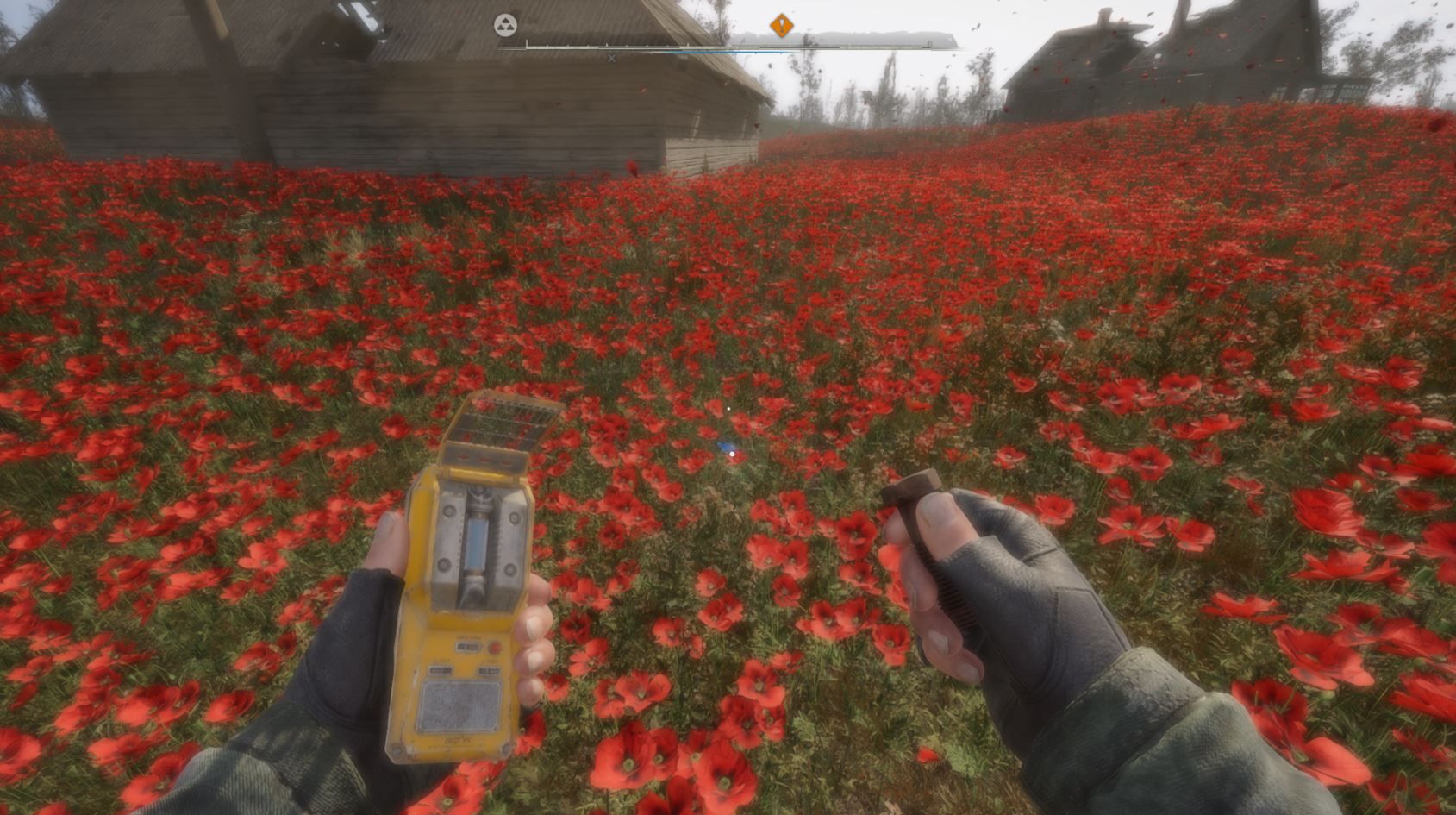The image size is (1456, 815).
Task: Click the blue sensor vial inside the detector
Action: (478, 543)
